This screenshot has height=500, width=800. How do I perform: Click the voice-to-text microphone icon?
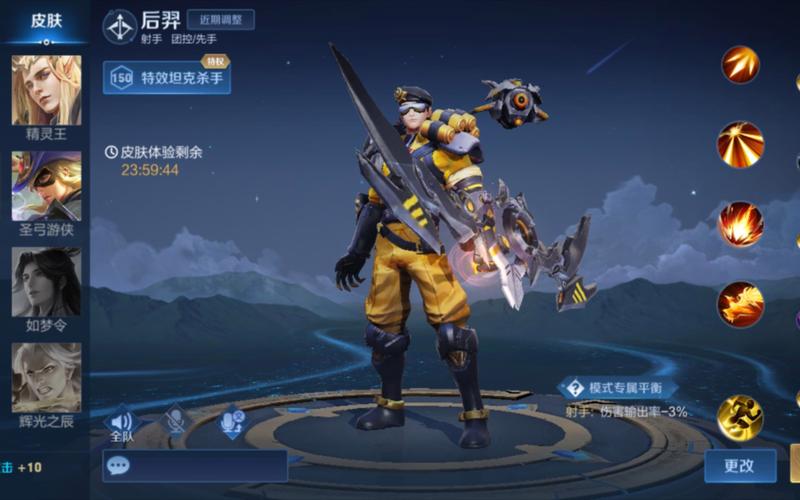click(x=232, y=422)
